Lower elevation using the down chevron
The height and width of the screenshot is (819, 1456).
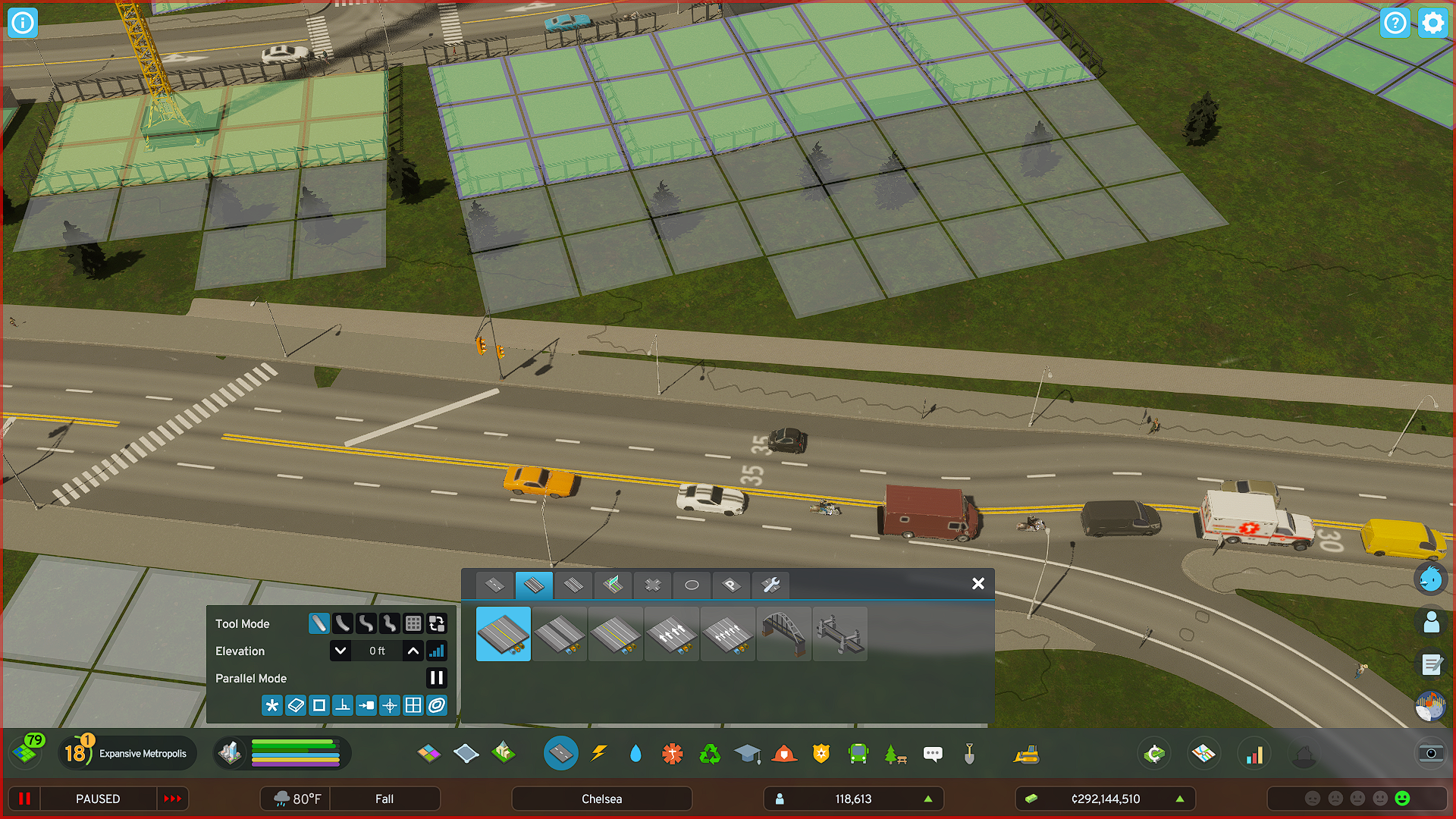pos(340,651)
